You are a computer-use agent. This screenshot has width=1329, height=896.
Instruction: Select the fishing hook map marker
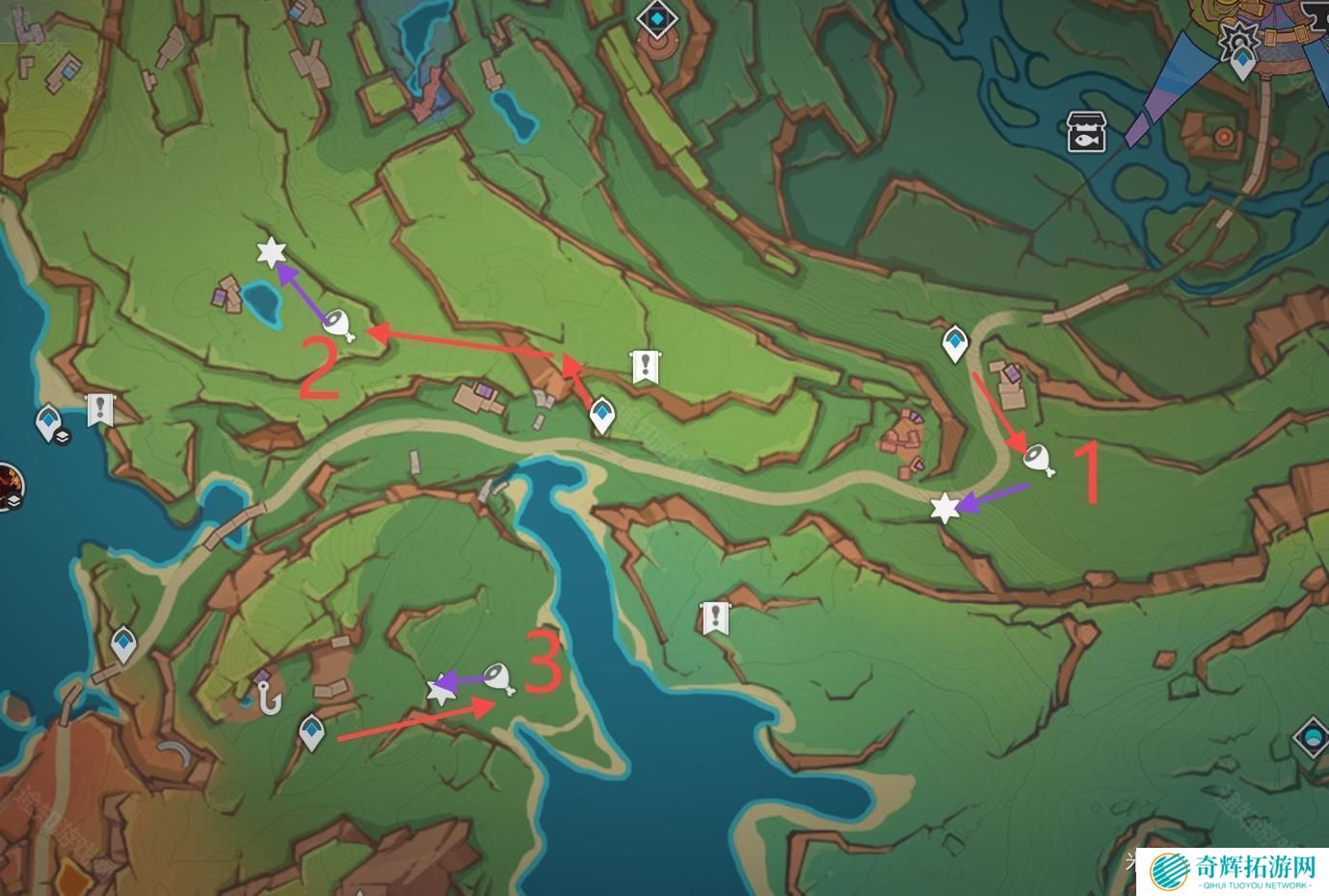[x=267, y=695]
